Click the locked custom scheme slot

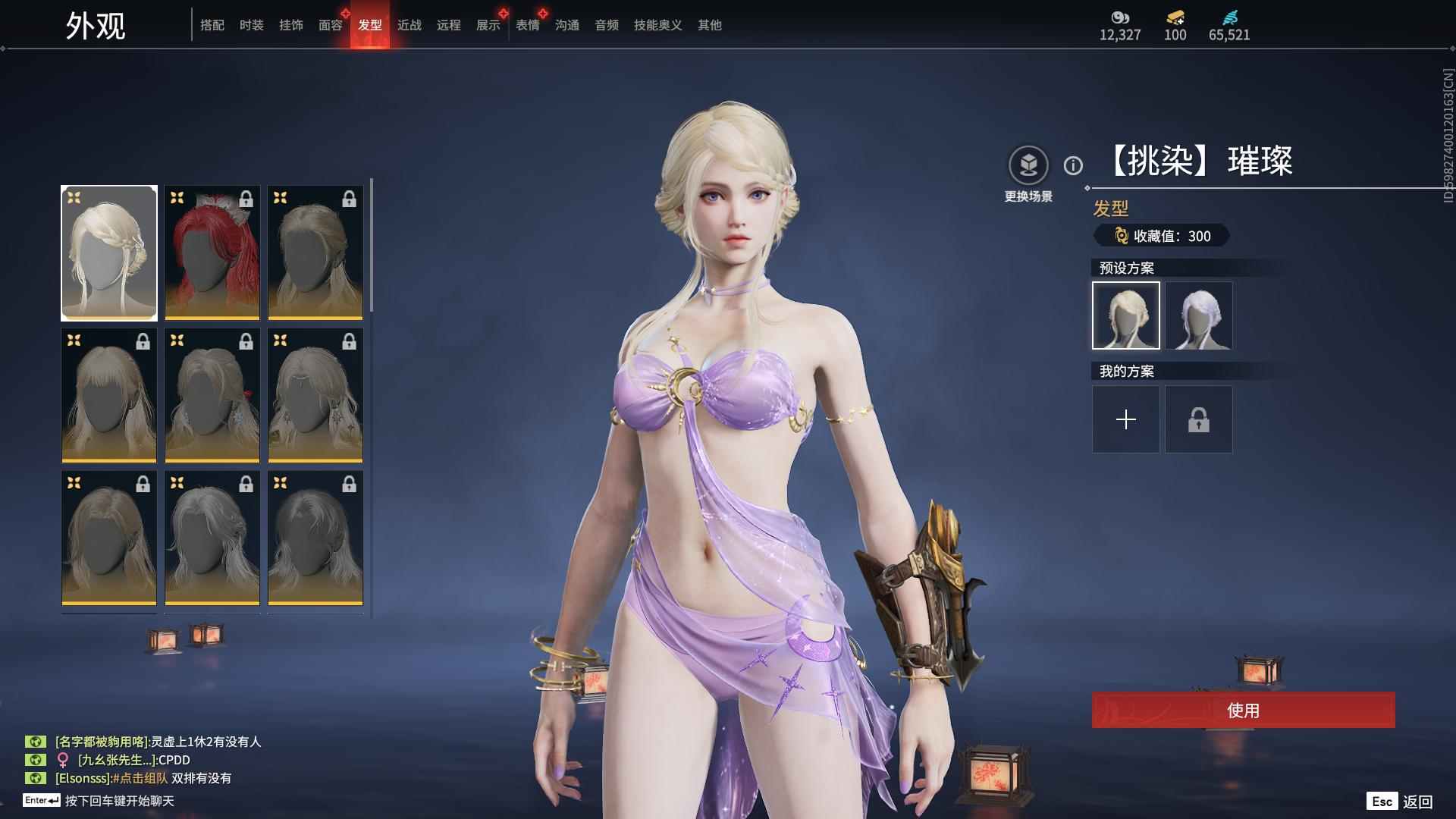tap(1199, 419)
